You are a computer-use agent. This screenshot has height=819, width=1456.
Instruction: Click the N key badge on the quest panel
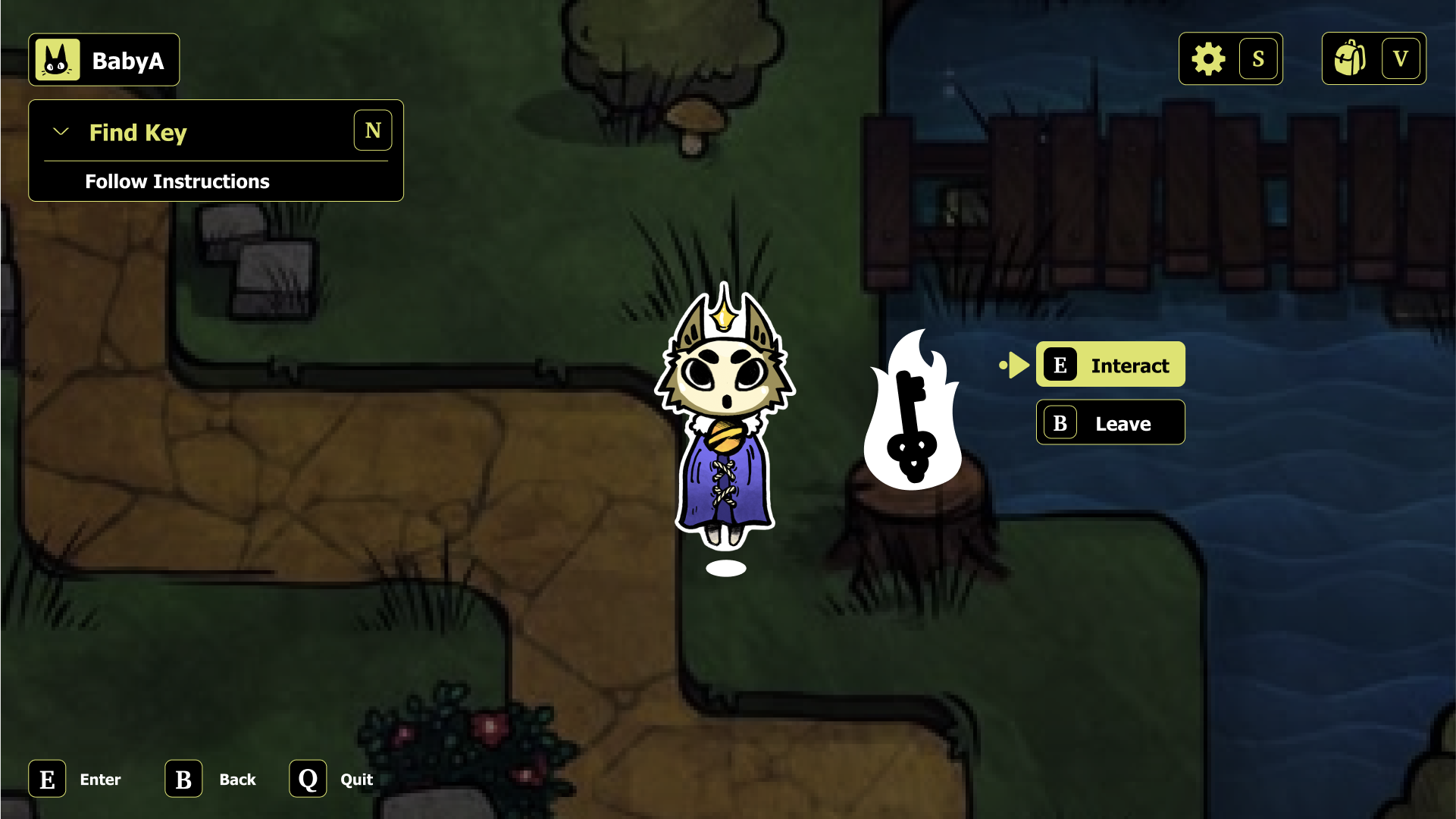[372, 130]
